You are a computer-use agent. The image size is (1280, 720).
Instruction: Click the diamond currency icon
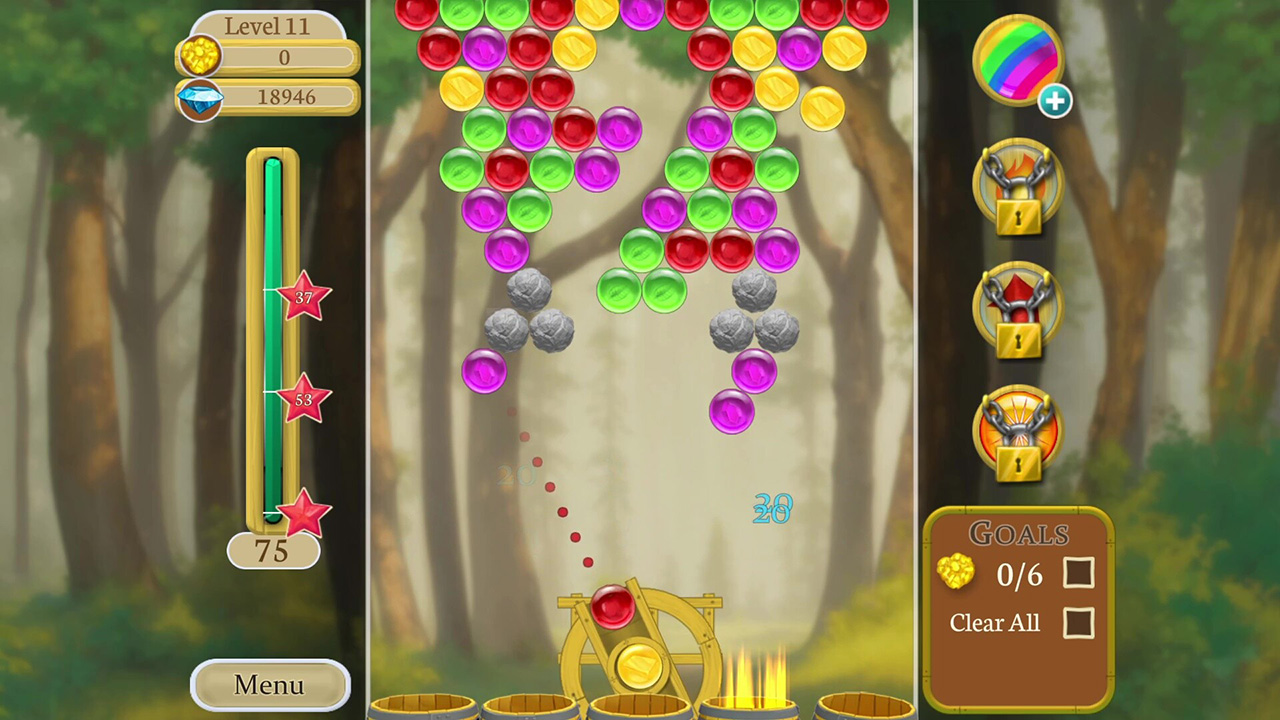[199, 97]
